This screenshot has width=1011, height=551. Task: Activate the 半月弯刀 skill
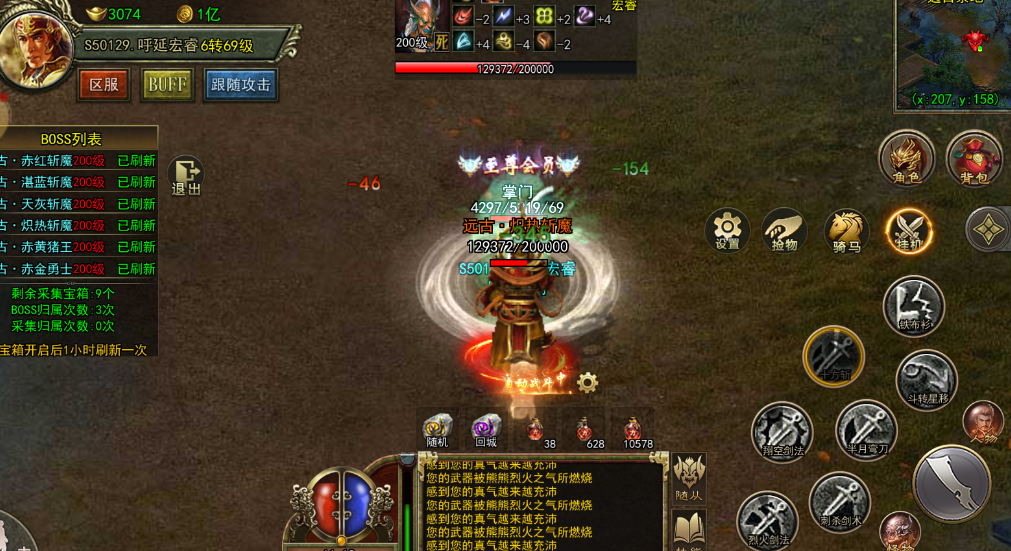tap(866, 429)
